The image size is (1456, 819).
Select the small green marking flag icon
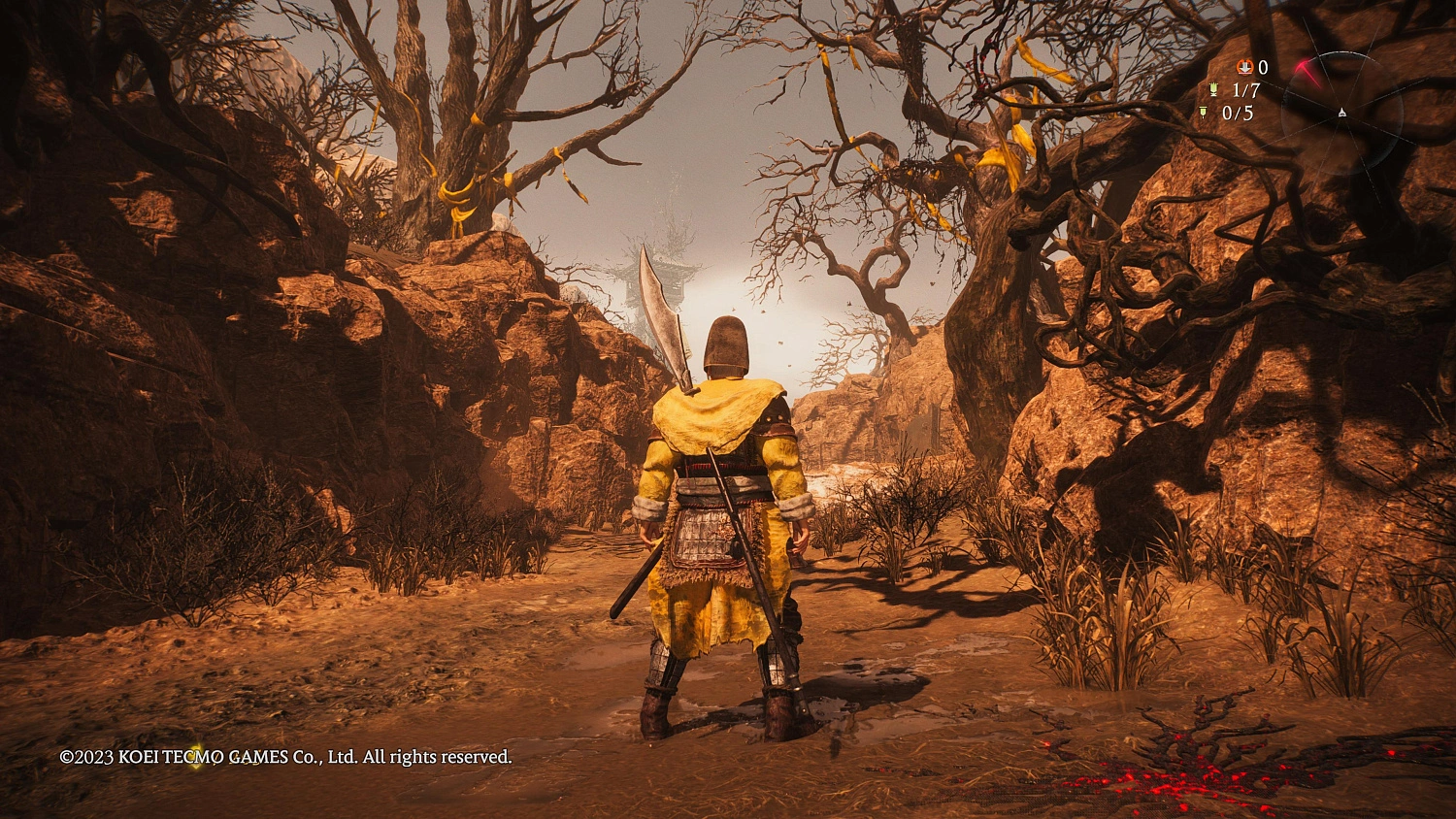(x=1204, y=114)
